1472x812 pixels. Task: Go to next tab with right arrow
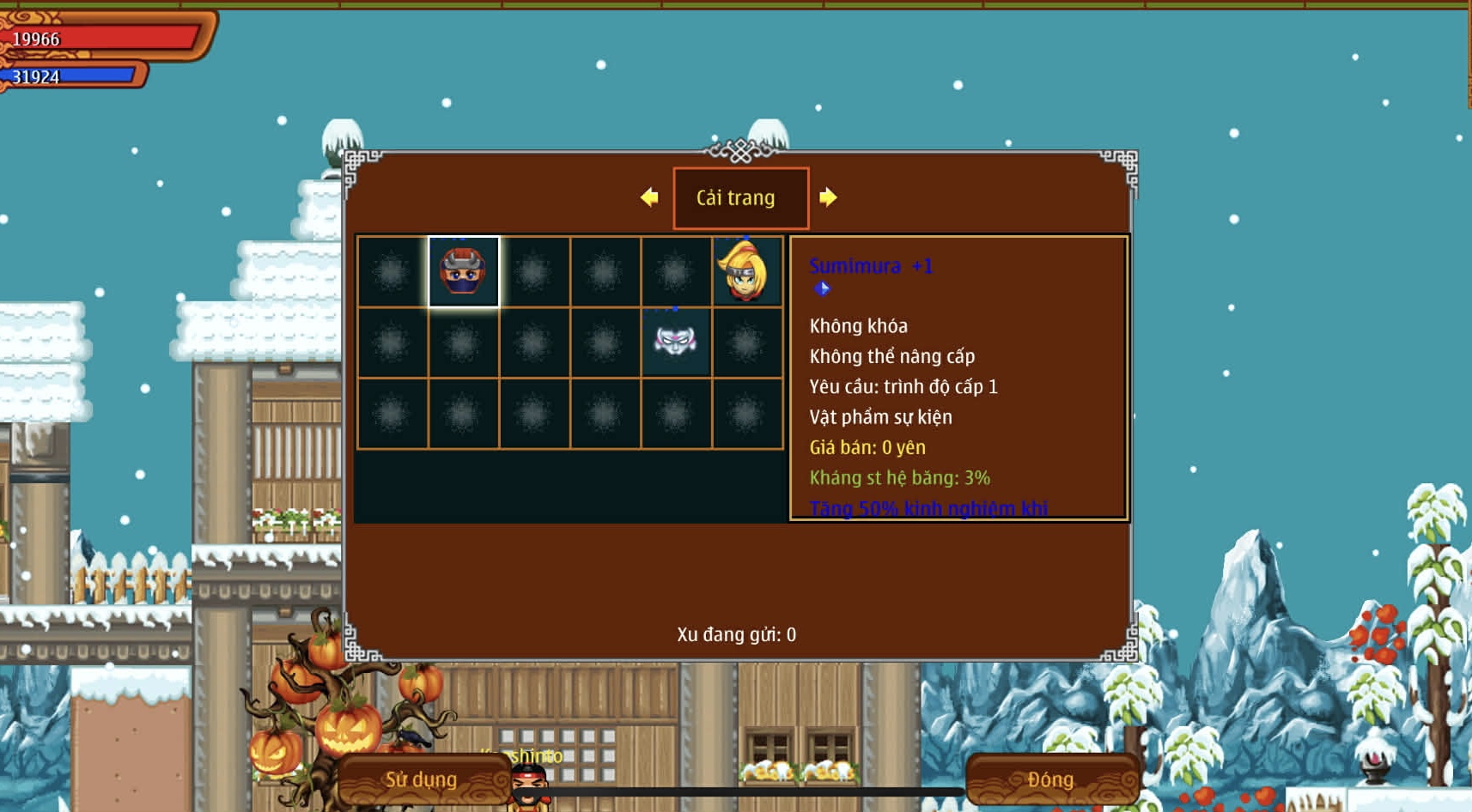(x=828, y=197)
